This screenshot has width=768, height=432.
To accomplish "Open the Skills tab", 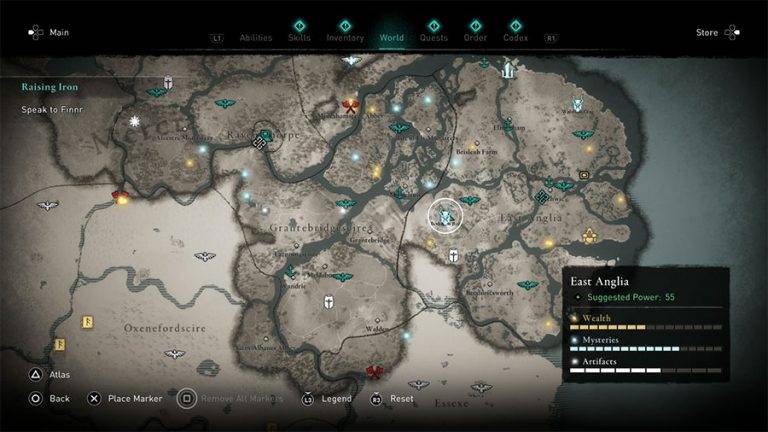I will click(298, 38).
